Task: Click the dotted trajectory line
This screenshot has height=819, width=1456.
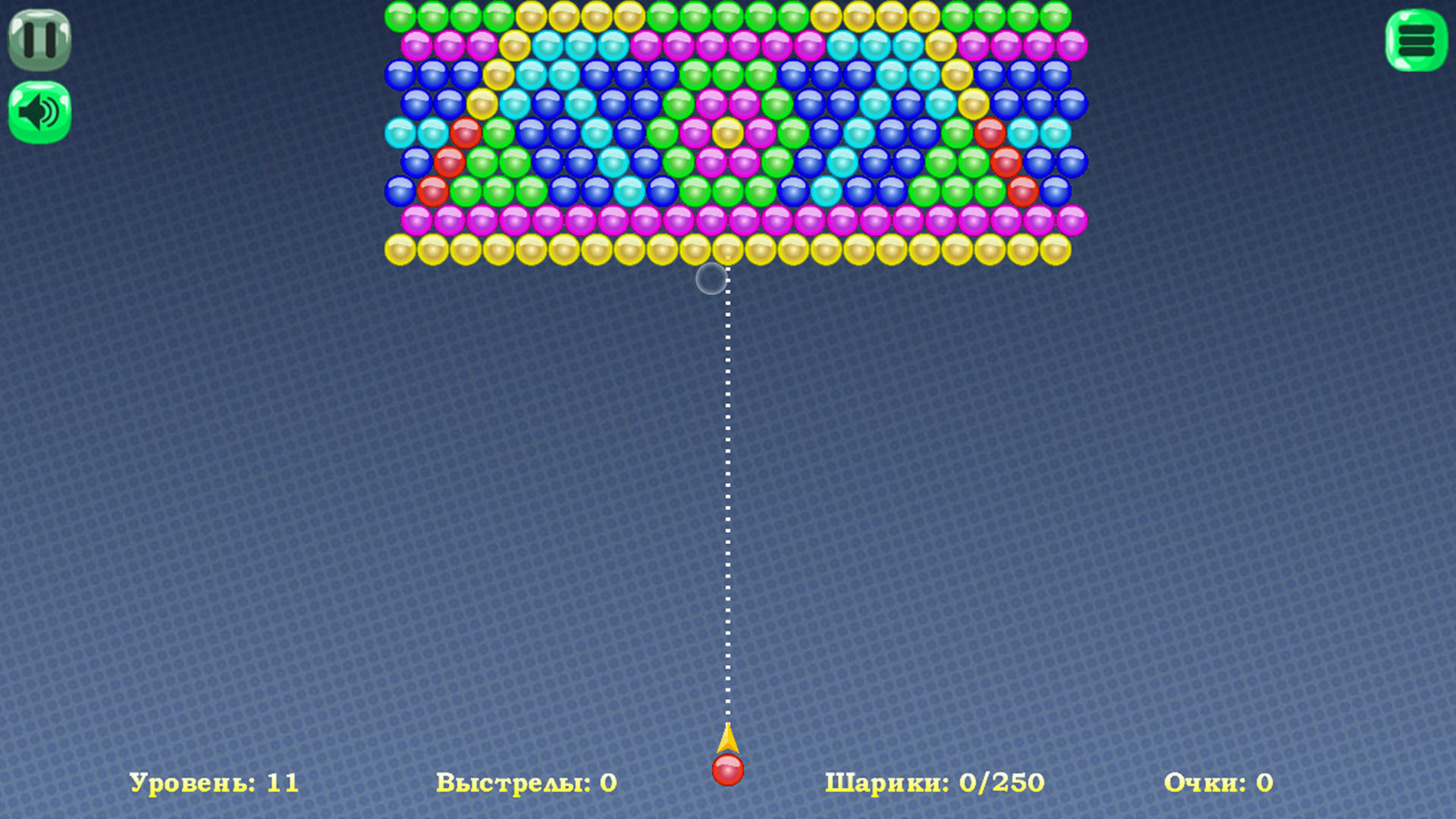Action: (x=727, y=493)
